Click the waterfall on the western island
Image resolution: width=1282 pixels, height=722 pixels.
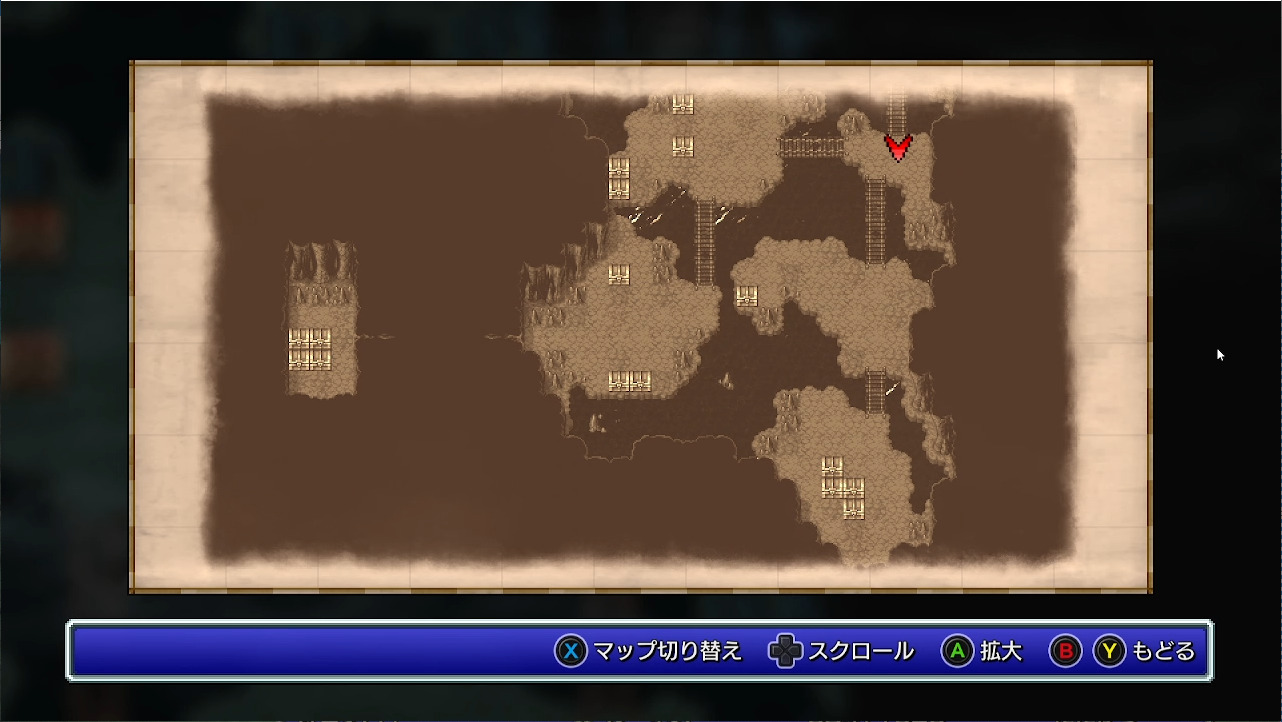coord(320,260)
